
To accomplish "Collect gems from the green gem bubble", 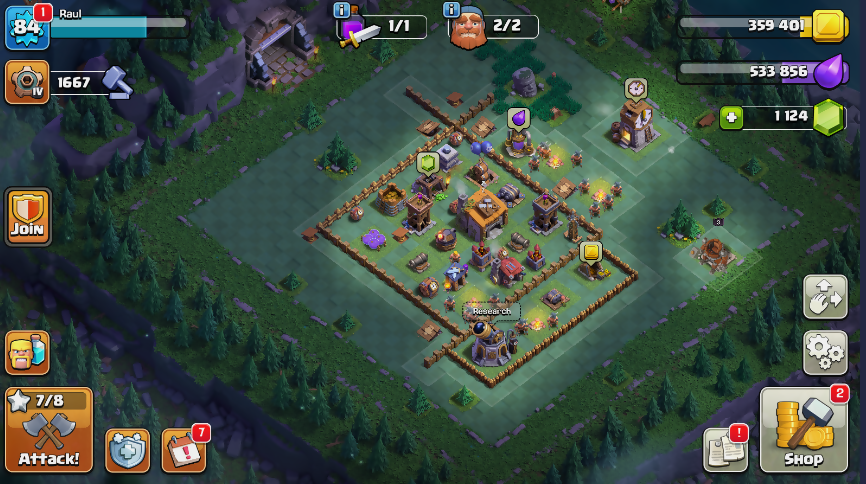I will coord(428,162).
